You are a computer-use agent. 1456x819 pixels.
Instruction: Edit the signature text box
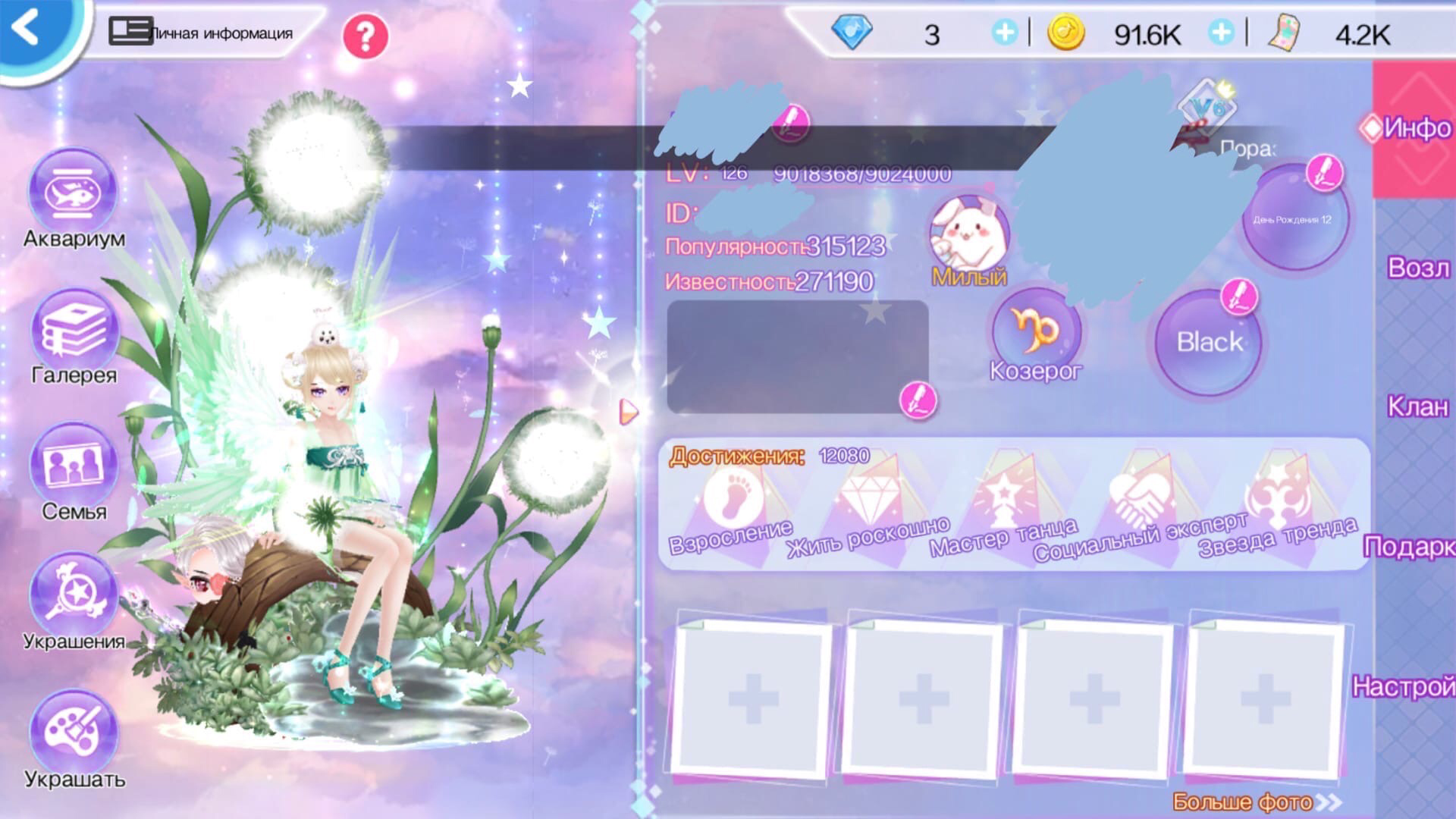(918, 400)
